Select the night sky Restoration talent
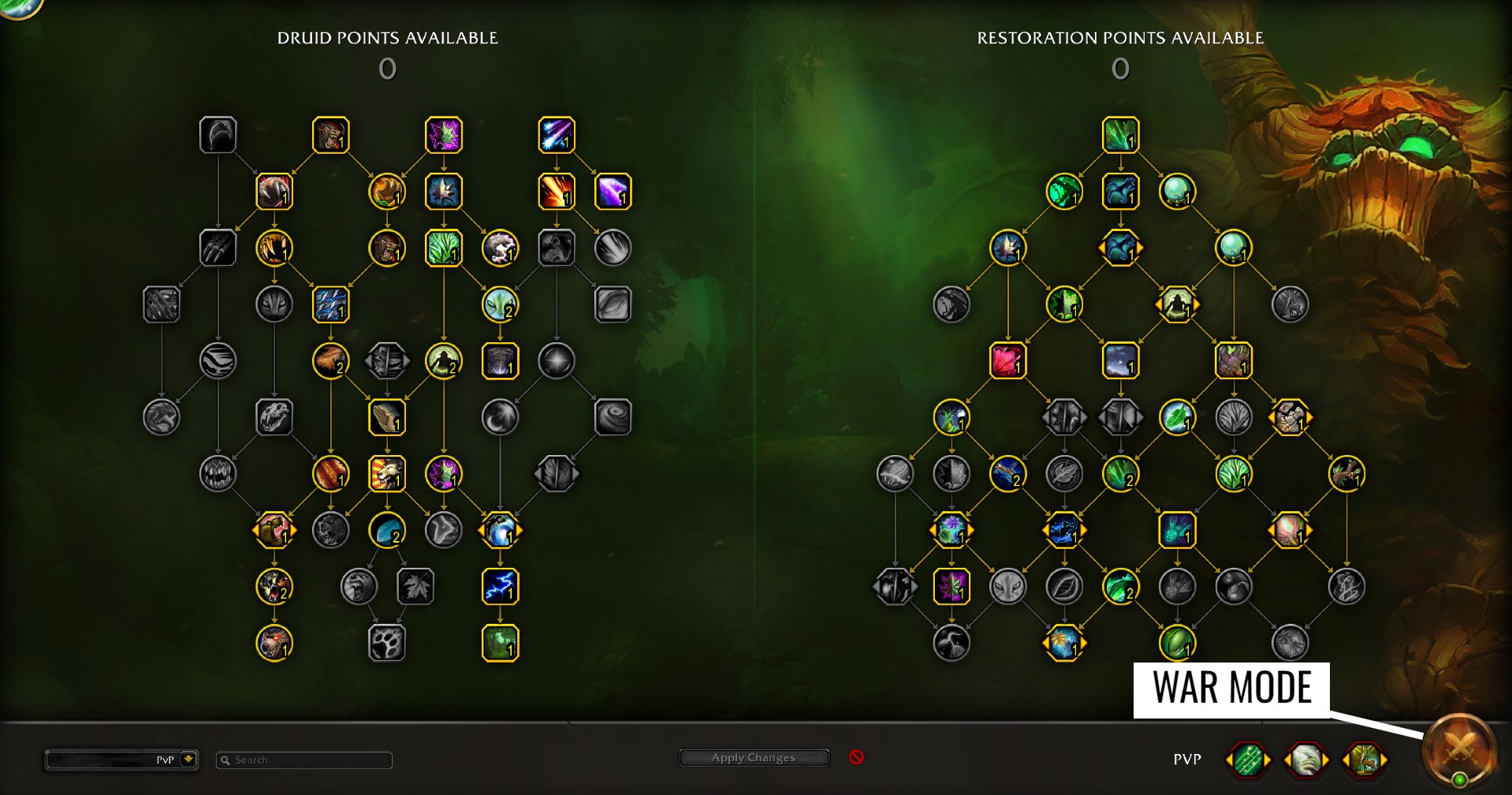 click(1120, 360)
